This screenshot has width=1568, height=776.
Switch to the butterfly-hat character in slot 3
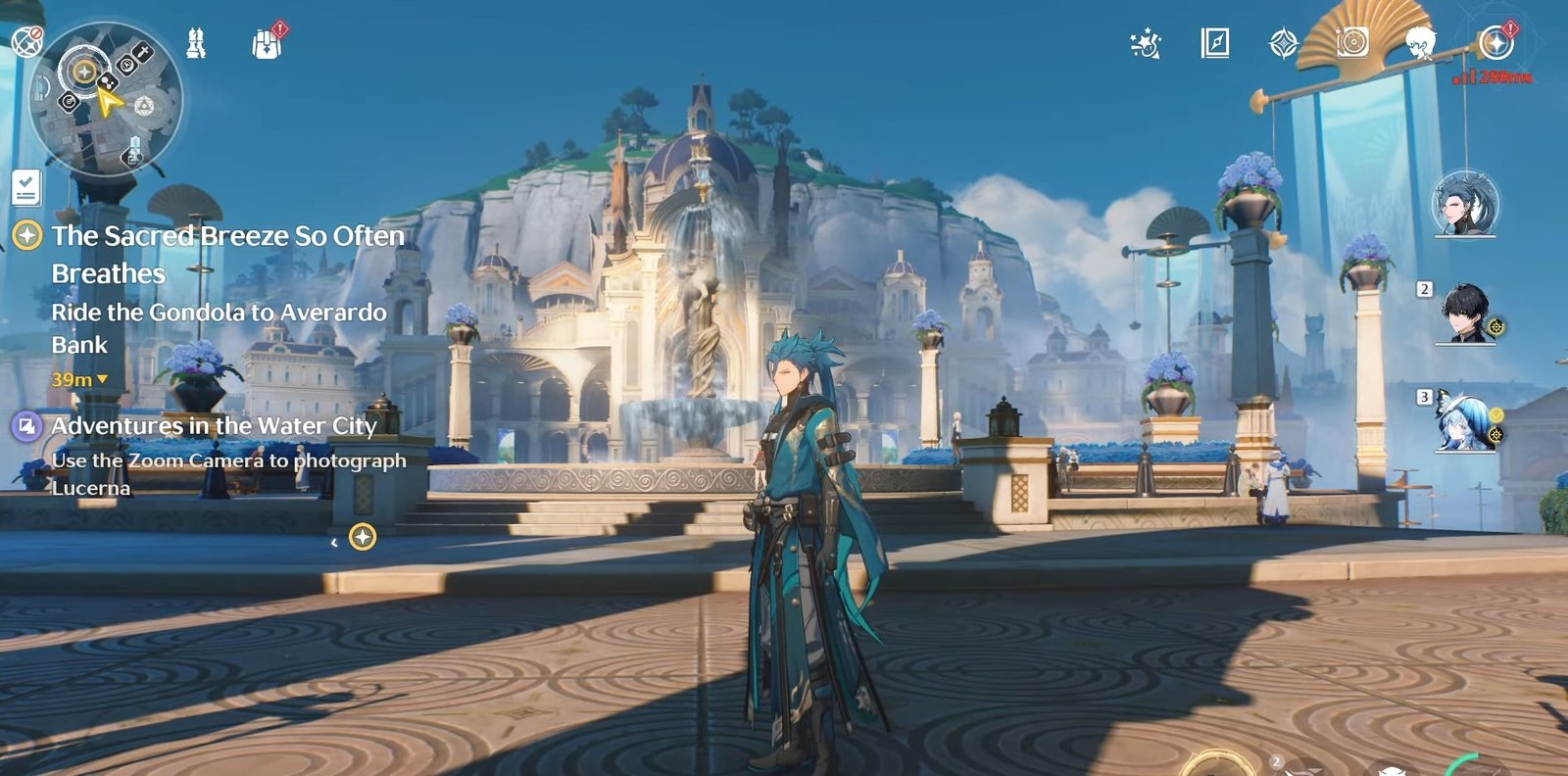tap(1465, 421)
